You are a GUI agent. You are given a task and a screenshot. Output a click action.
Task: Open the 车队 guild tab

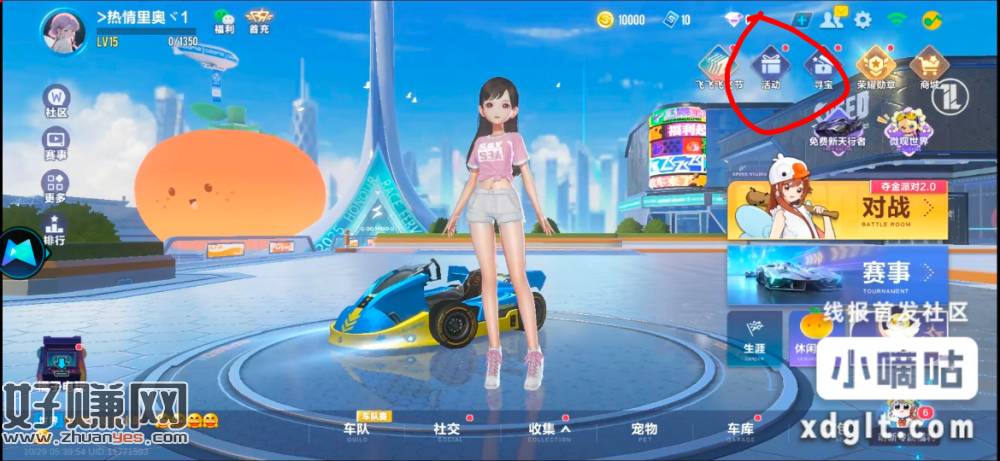356,430
